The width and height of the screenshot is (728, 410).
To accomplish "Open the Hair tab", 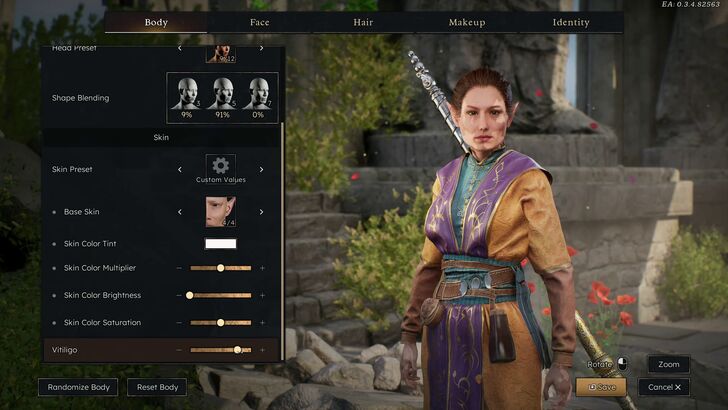I will pos(363,22).
